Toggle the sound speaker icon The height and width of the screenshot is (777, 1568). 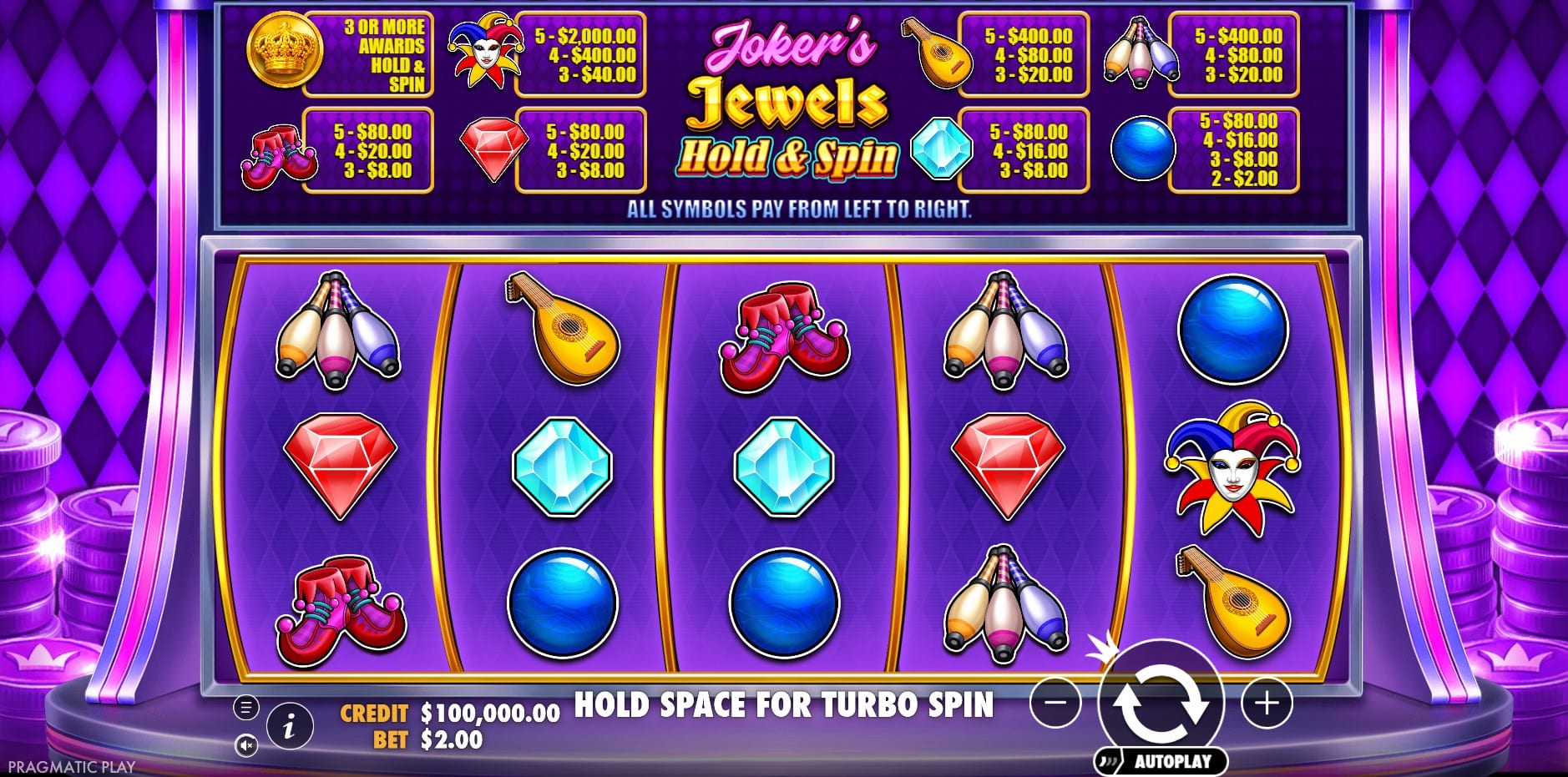click(x=245, y=744)
